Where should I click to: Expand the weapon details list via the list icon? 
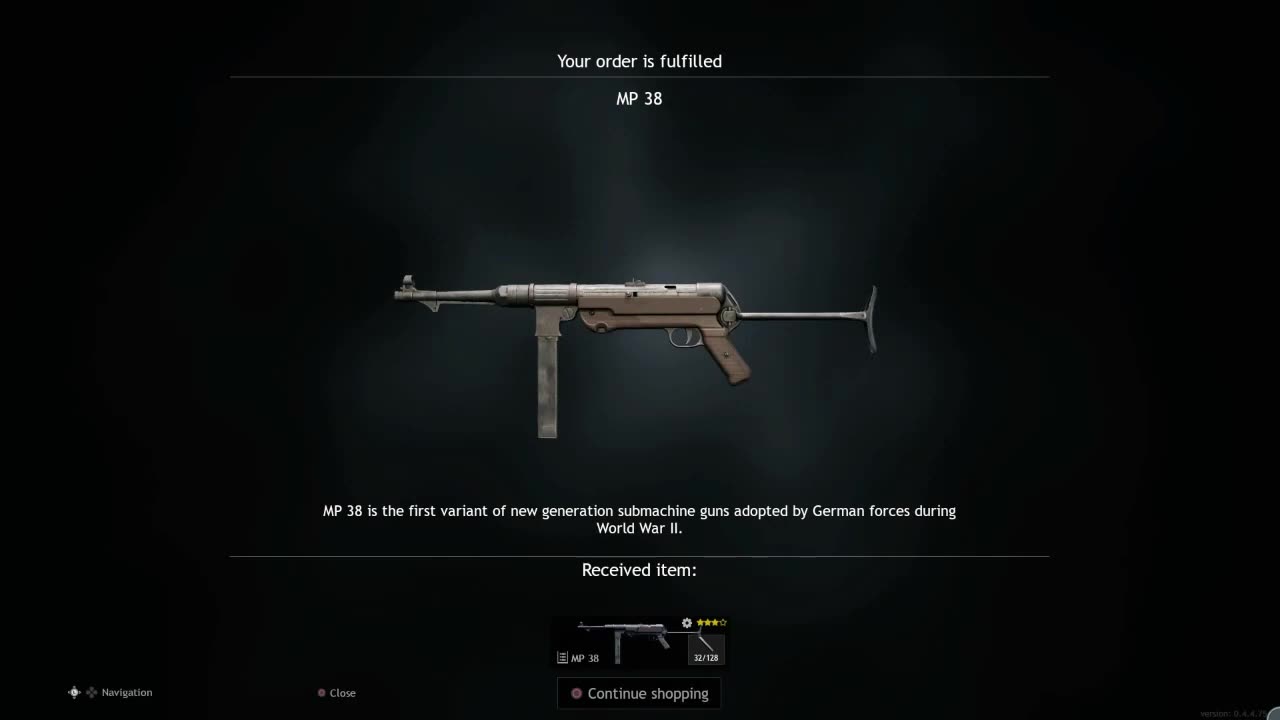[562, 658]
